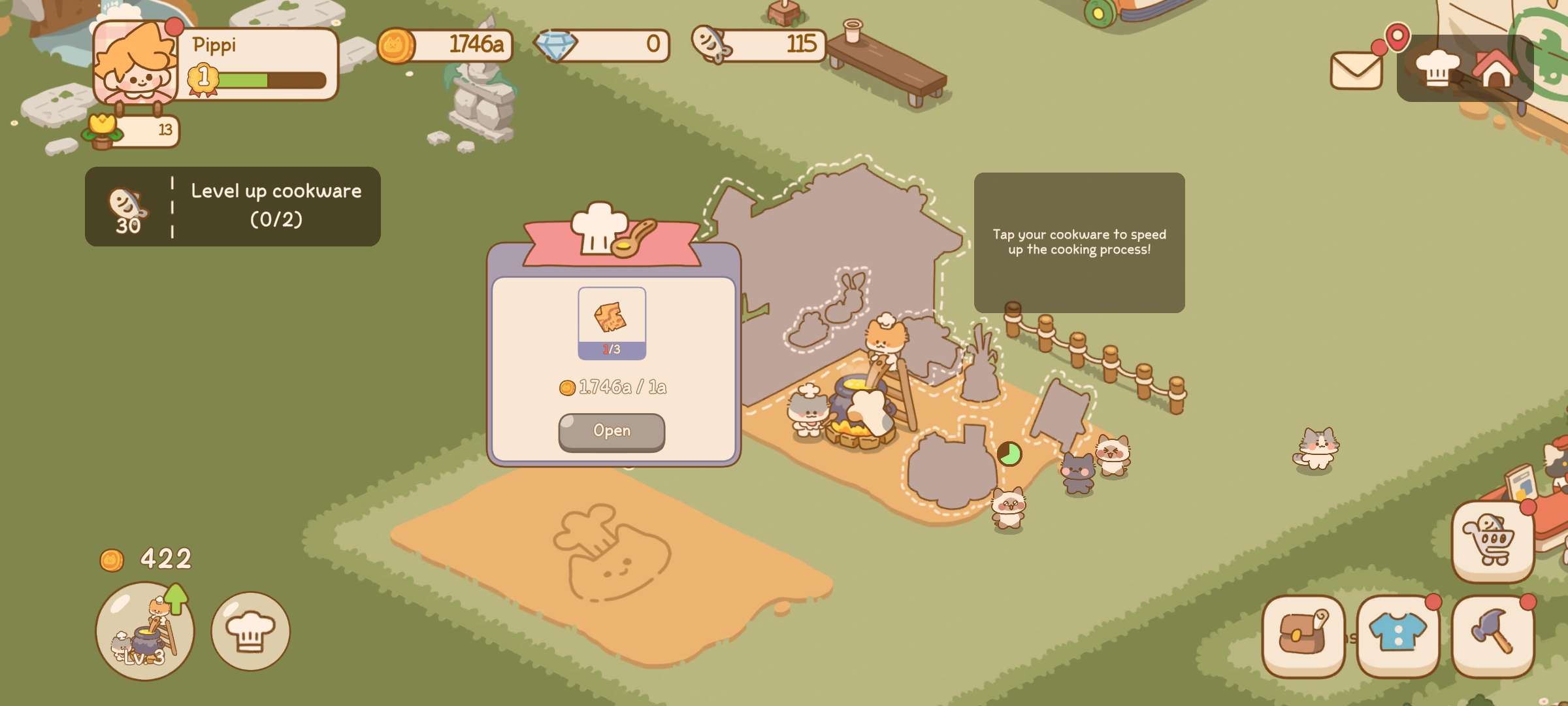Open the Level up cookware quest tracker
Image resolution: width=1568 pixels, height=706 pixels.
pyautogui.click(x=233, y=207)
